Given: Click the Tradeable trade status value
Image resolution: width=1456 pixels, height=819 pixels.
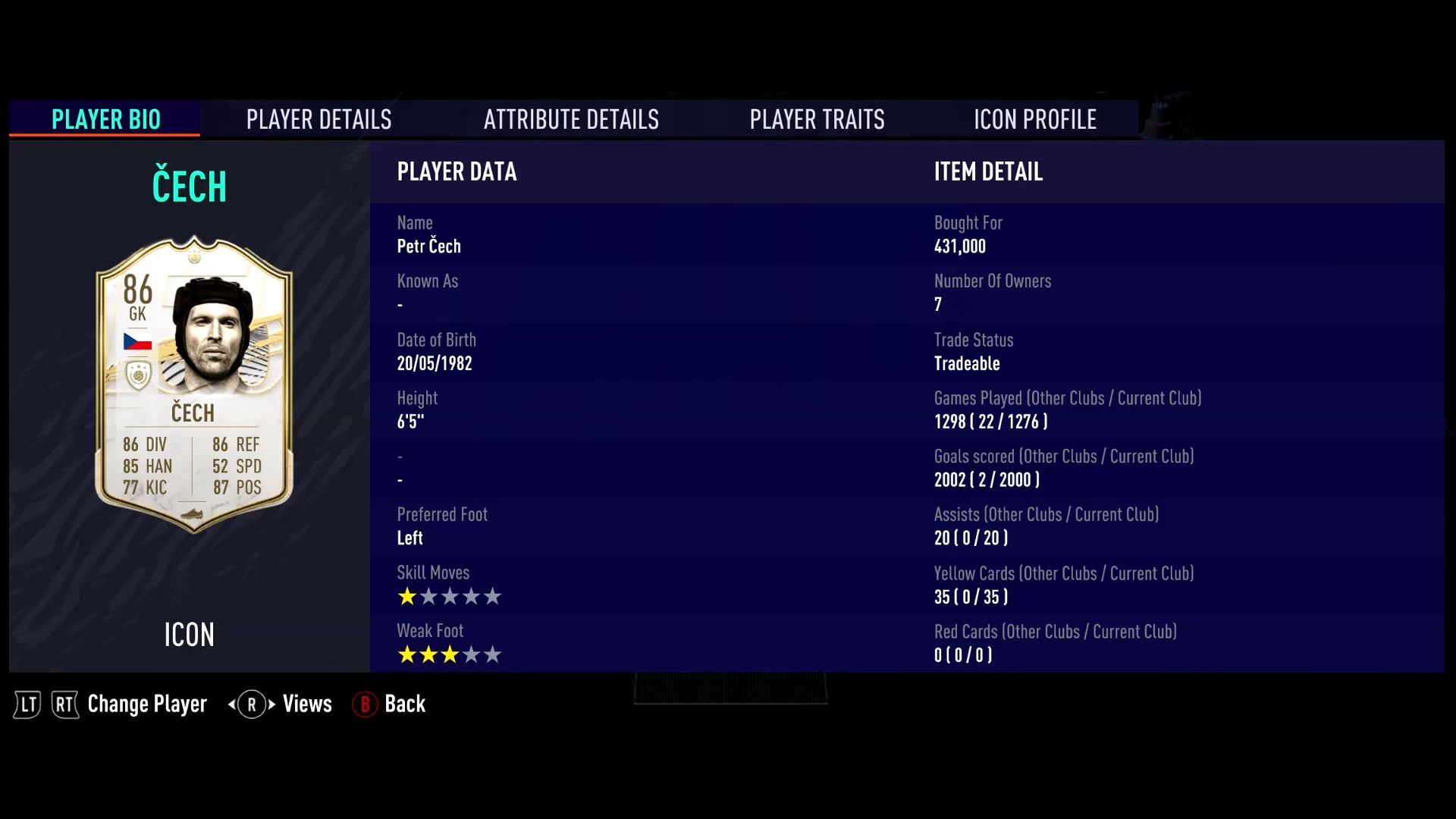Looking at the screenshot, I should coord(968,363).
